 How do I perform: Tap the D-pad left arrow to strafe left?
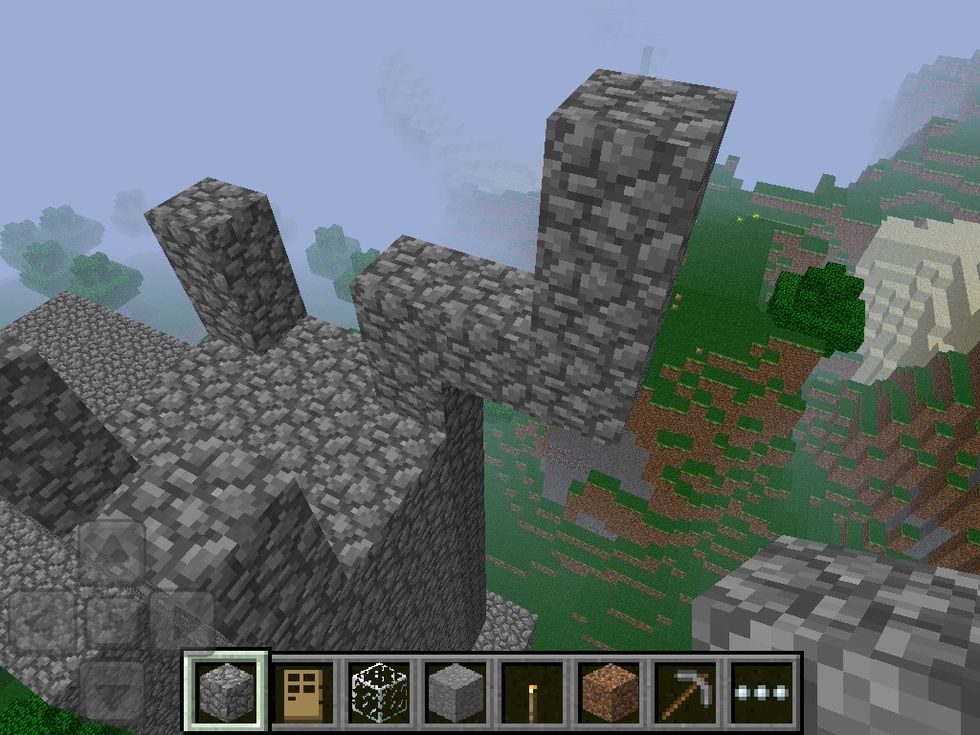click(43, 620)
